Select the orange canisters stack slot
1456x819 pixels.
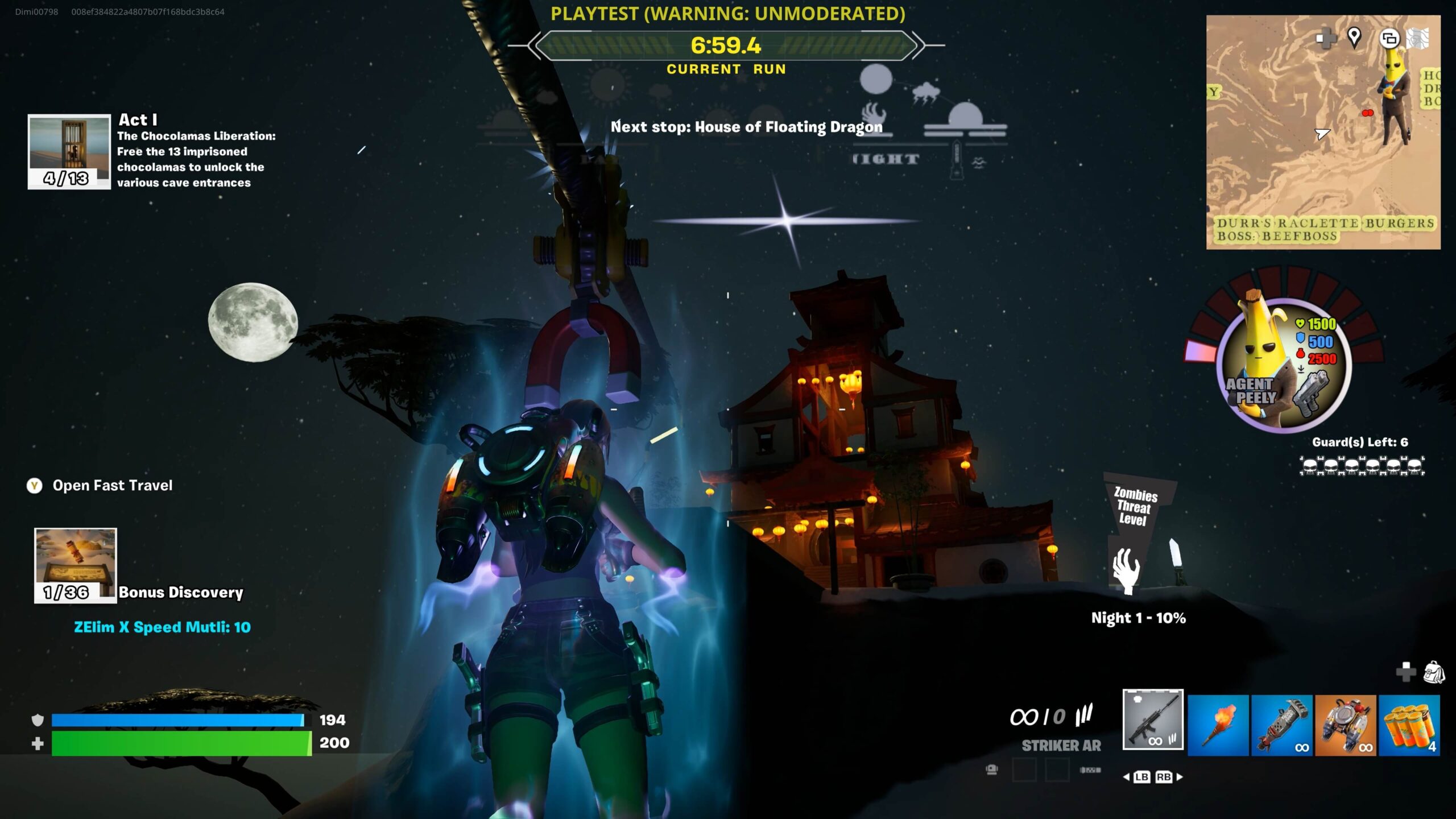pos(1409,725)
